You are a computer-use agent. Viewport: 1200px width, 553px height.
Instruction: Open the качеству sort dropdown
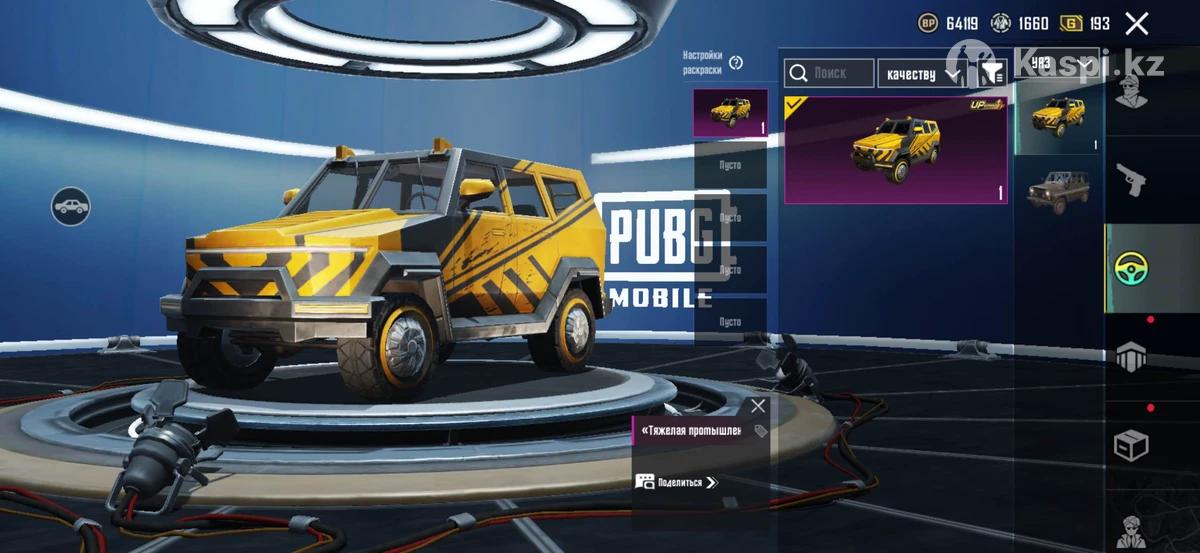(922, 74)
